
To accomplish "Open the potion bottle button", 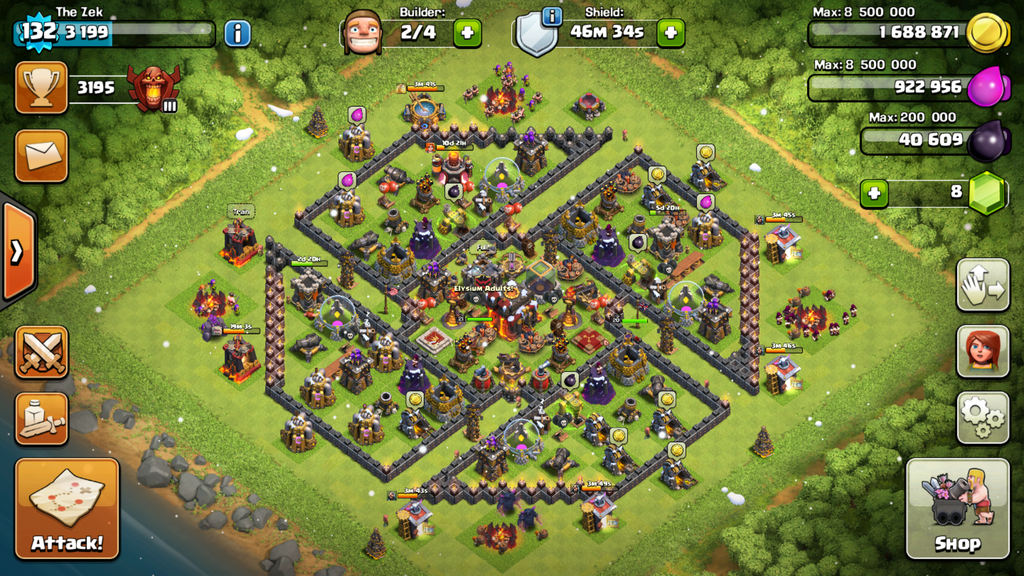I will (x=41, y=418).
